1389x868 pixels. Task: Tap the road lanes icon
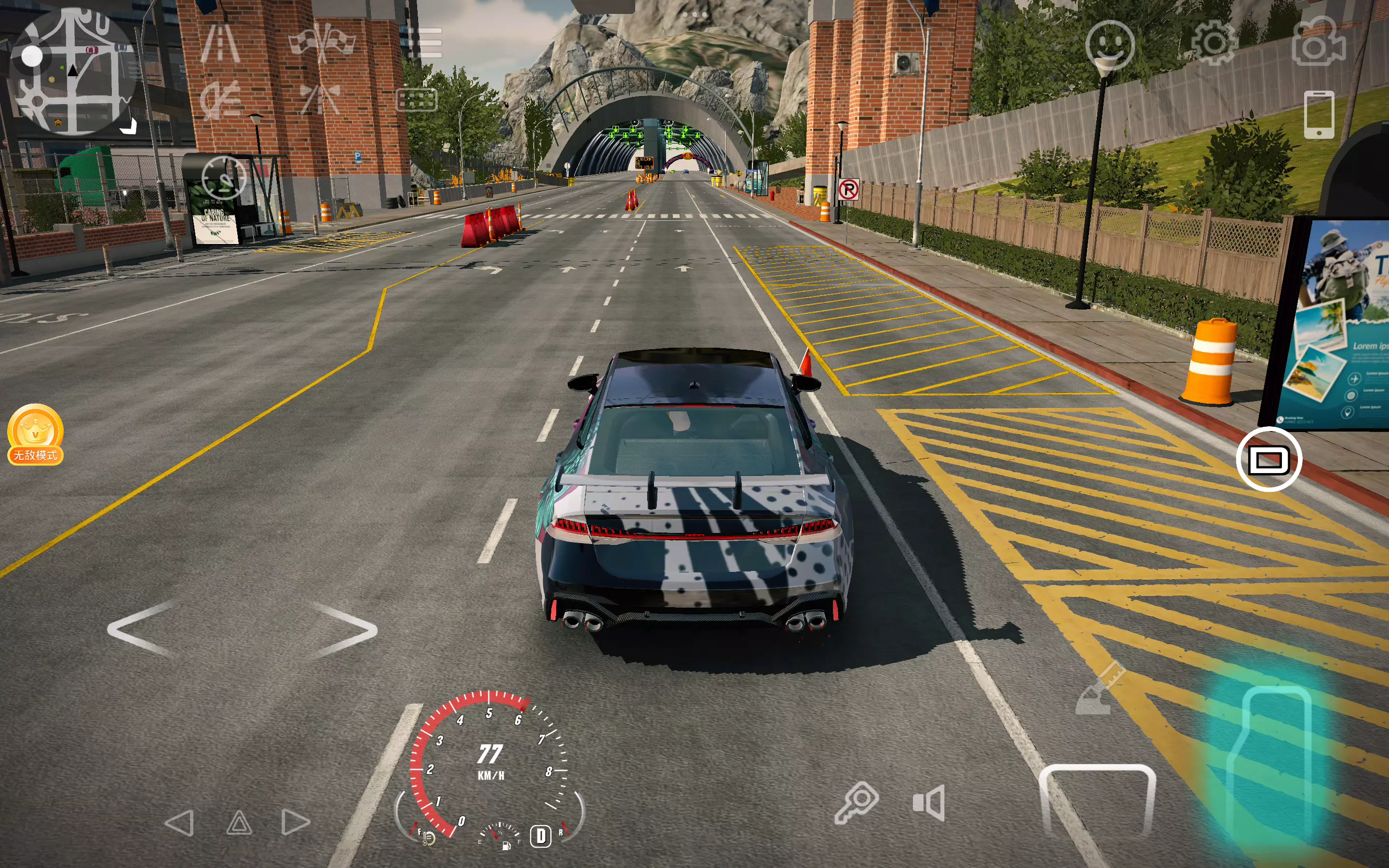click(x=220, y=43)
